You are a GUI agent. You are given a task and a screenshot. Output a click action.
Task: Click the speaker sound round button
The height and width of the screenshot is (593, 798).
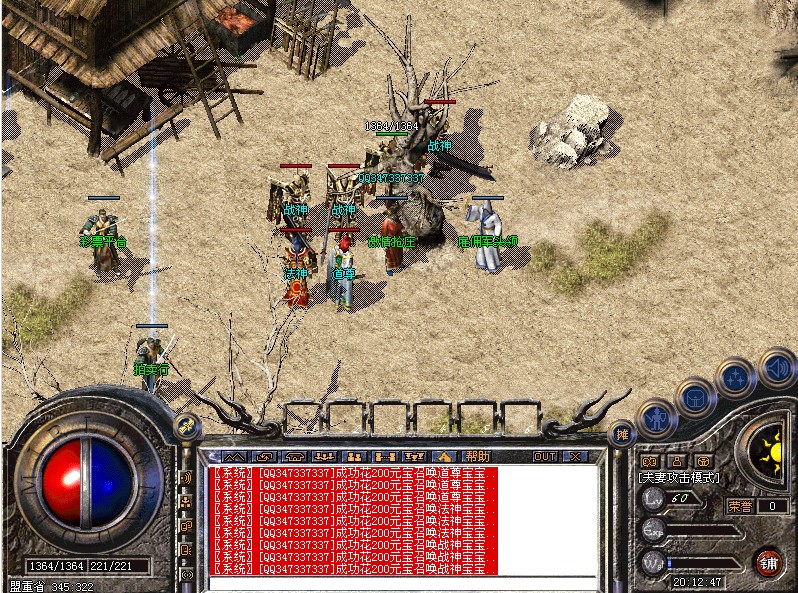click(x=776, y=367)
